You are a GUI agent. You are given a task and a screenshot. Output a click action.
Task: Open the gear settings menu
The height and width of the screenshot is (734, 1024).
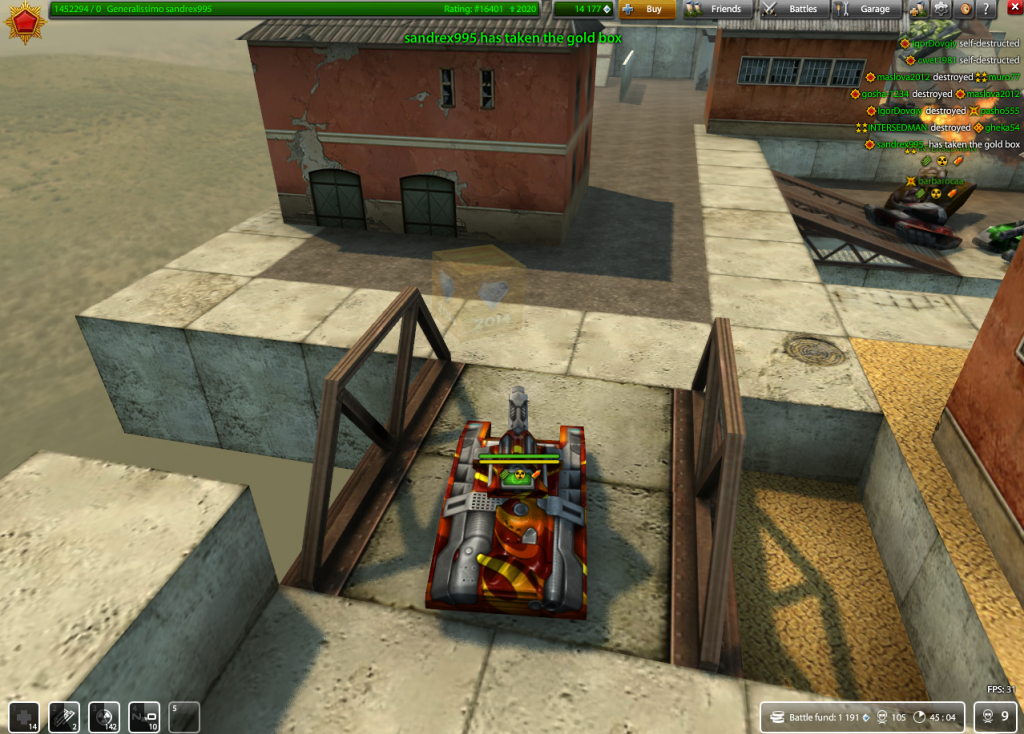click(941, 9)
